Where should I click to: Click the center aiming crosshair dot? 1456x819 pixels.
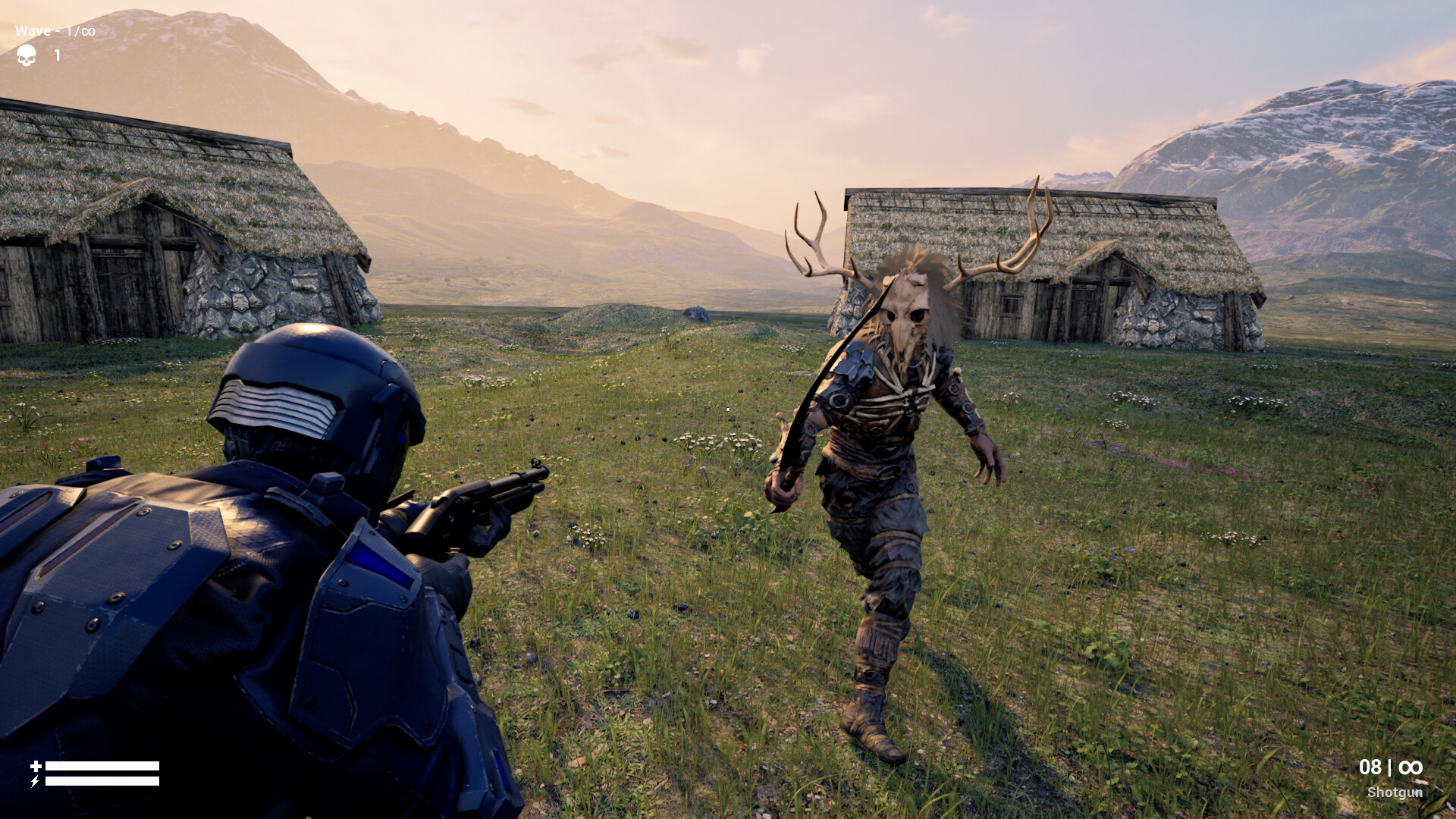pos(726,409)
